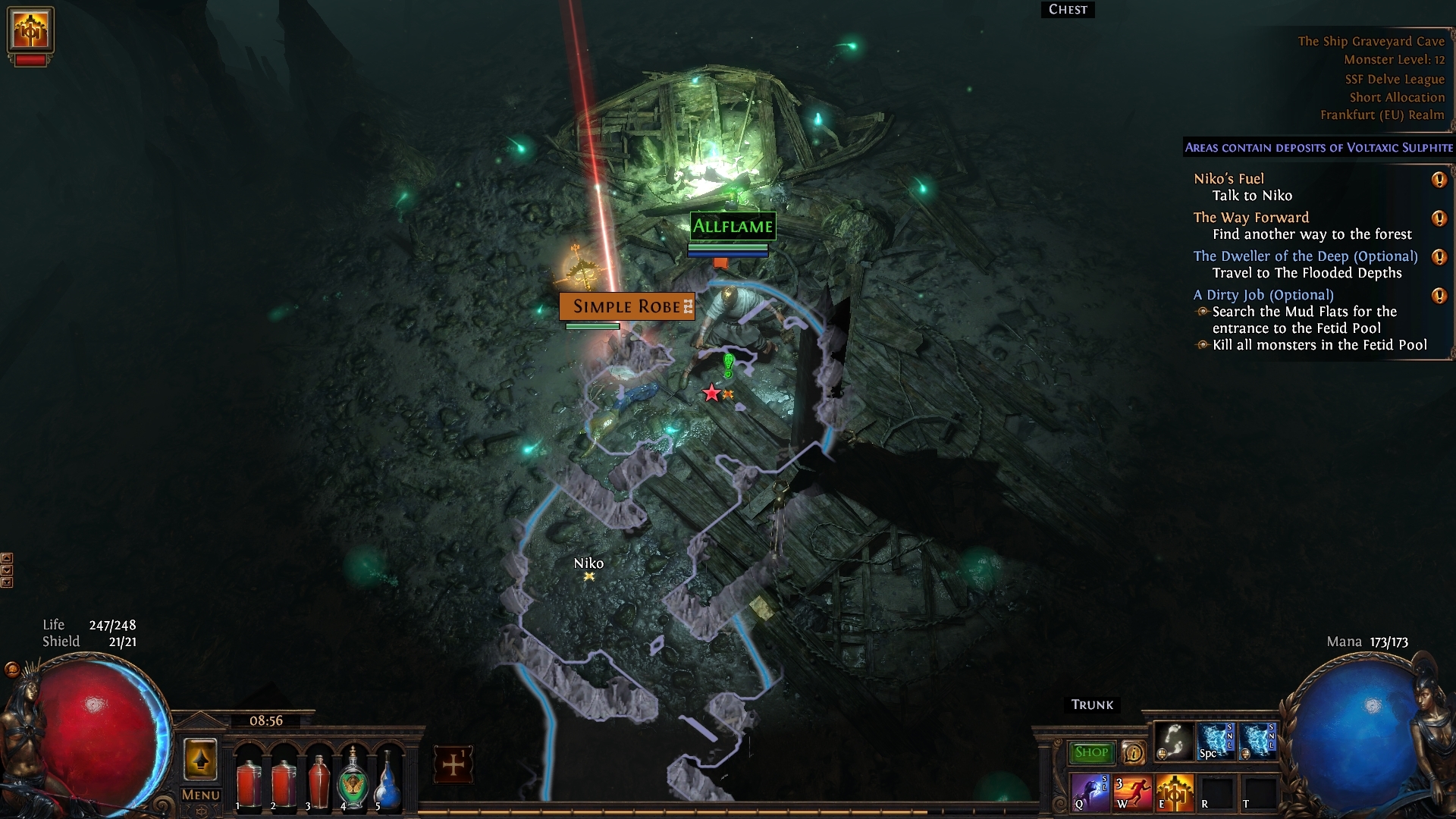Screen dimensions: 1456x819
Task: Open The Dweller of the Deep quest
Action: tap(1305, 256)
